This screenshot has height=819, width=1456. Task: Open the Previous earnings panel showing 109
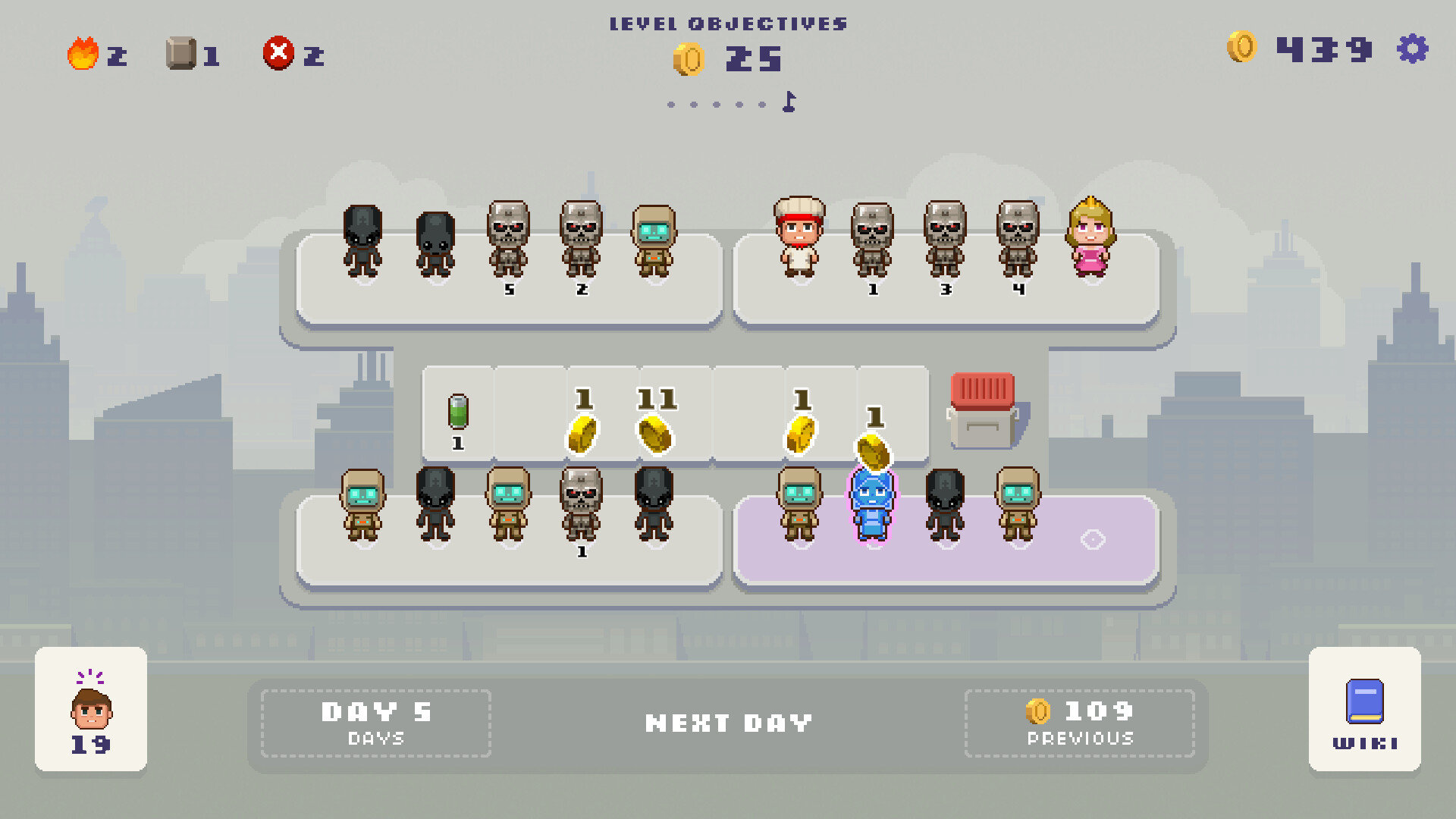1081,722
